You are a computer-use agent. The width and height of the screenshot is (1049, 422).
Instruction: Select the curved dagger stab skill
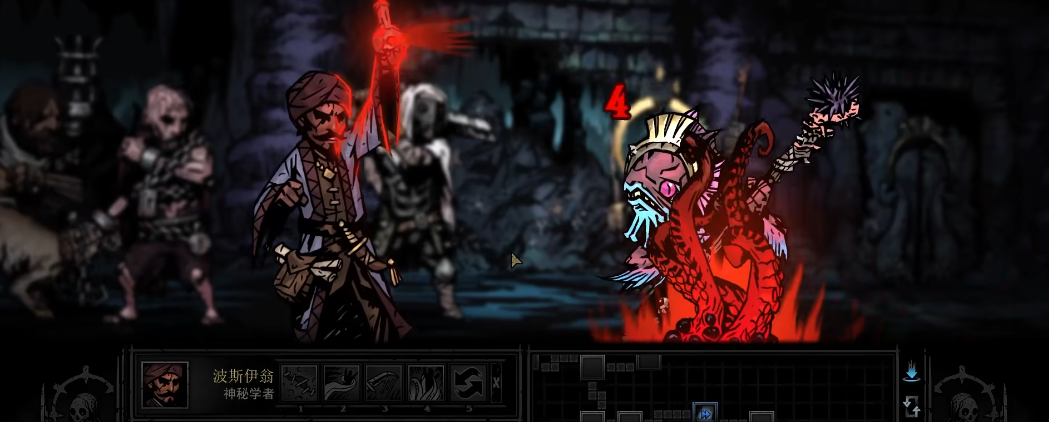pyautogui.click(x=384, y=383)
